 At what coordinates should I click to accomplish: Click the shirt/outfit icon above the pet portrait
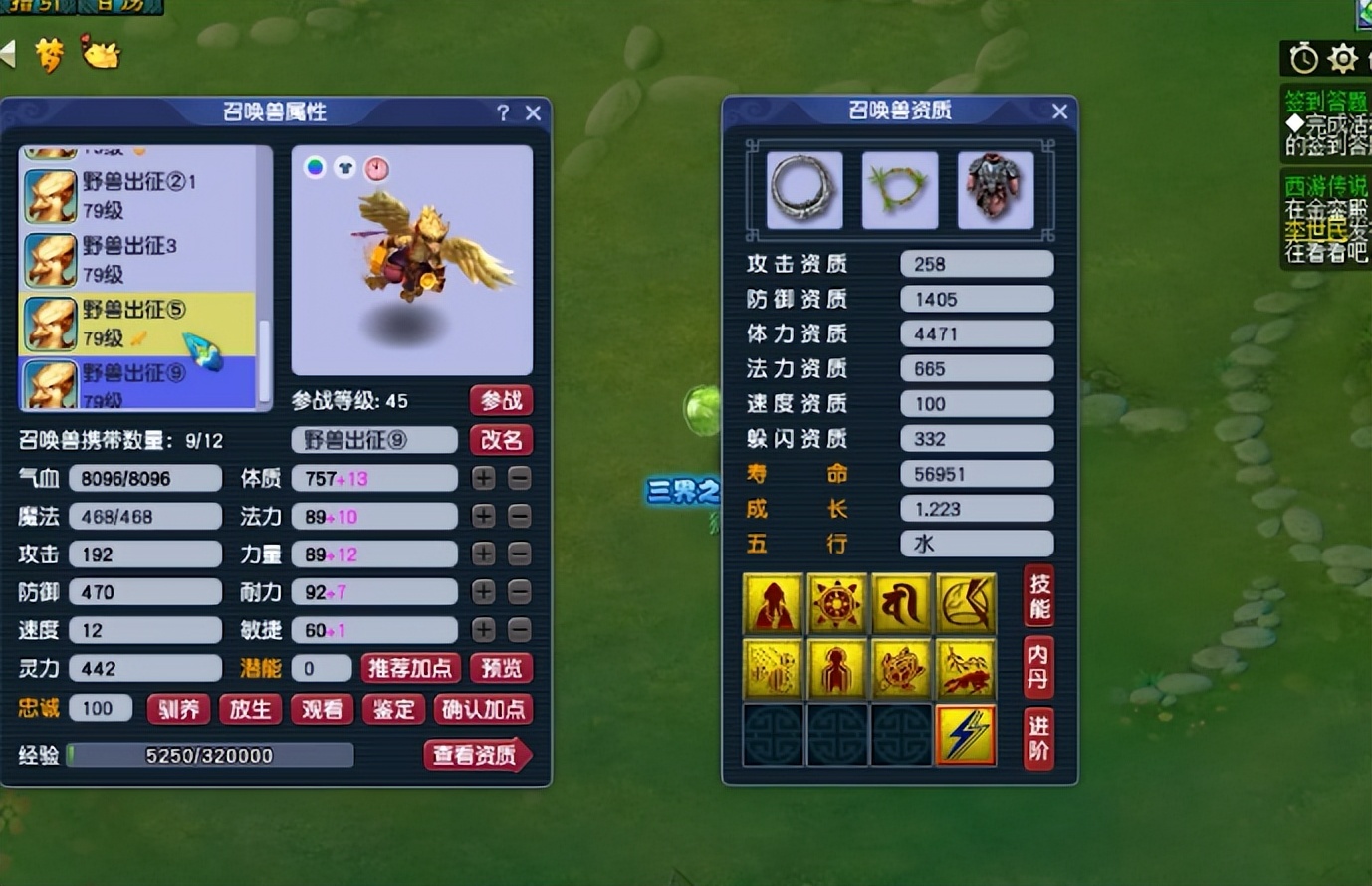click(x=344, y=169)
